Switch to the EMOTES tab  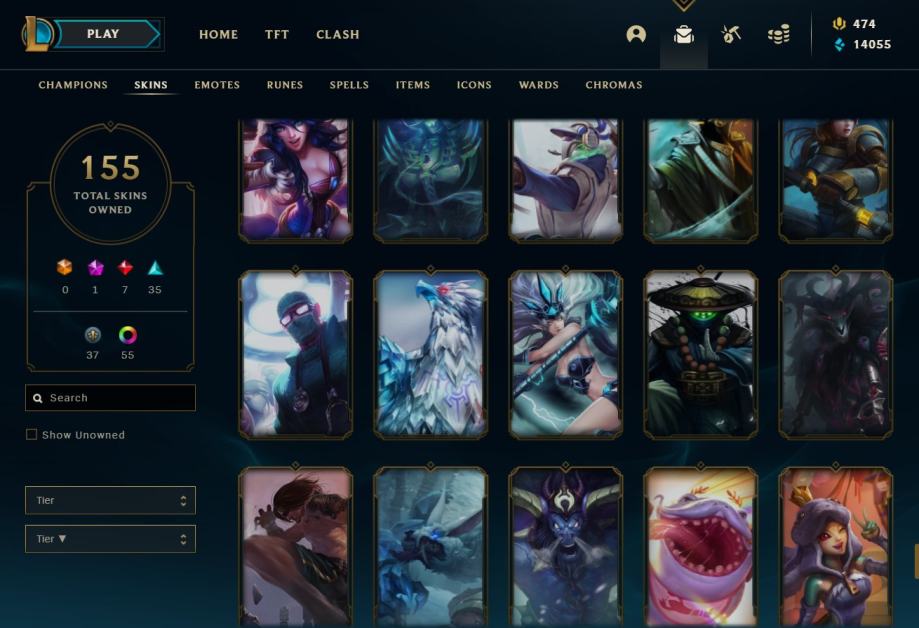217,85
